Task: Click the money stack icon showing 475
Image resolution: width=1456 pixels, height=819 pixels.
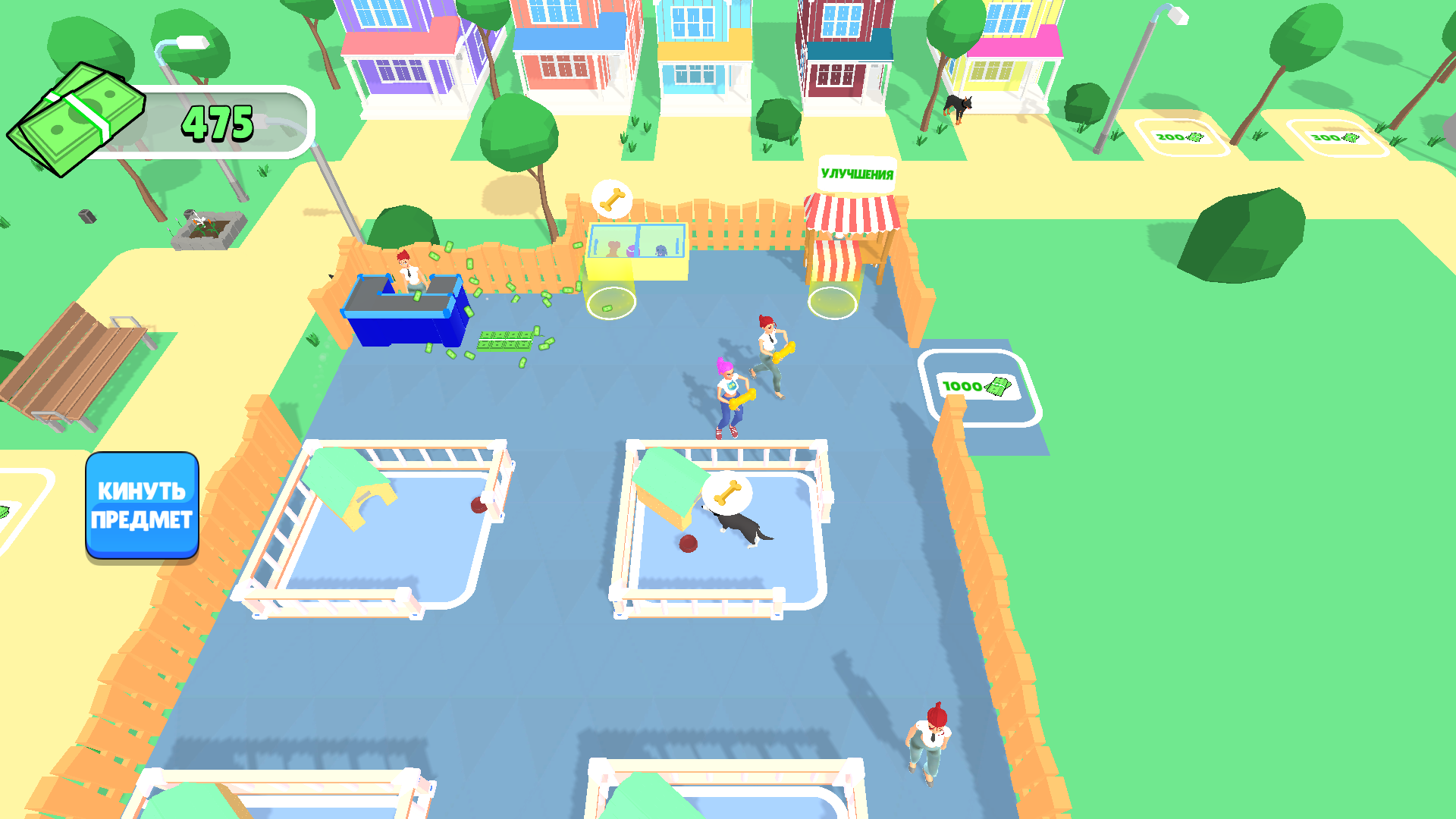Action: [x=76, y=118]
